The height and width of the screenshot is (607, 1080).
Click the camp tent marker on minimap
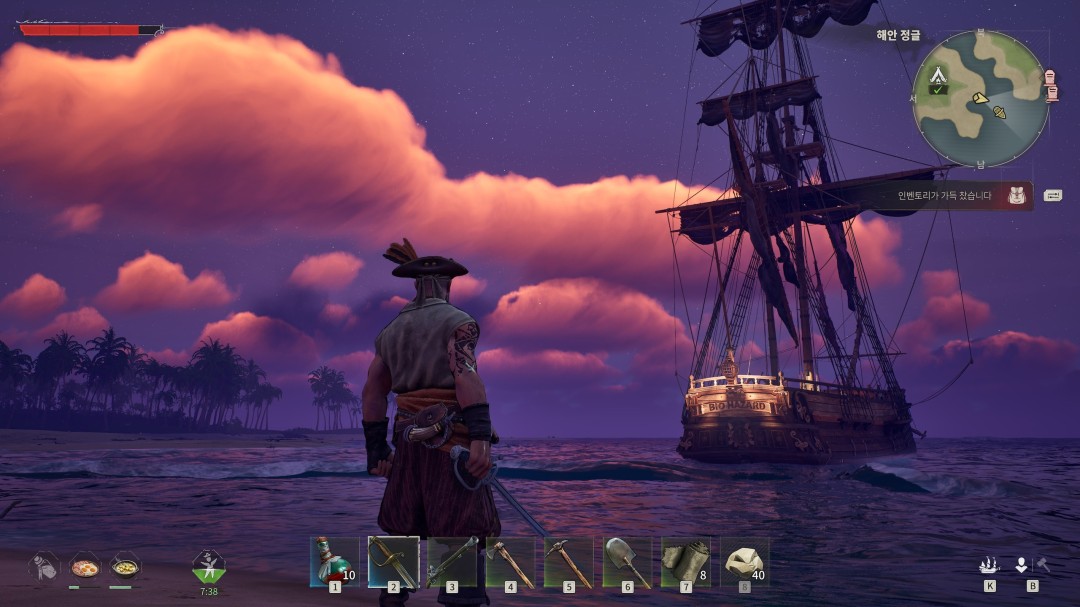click(938, 75)
